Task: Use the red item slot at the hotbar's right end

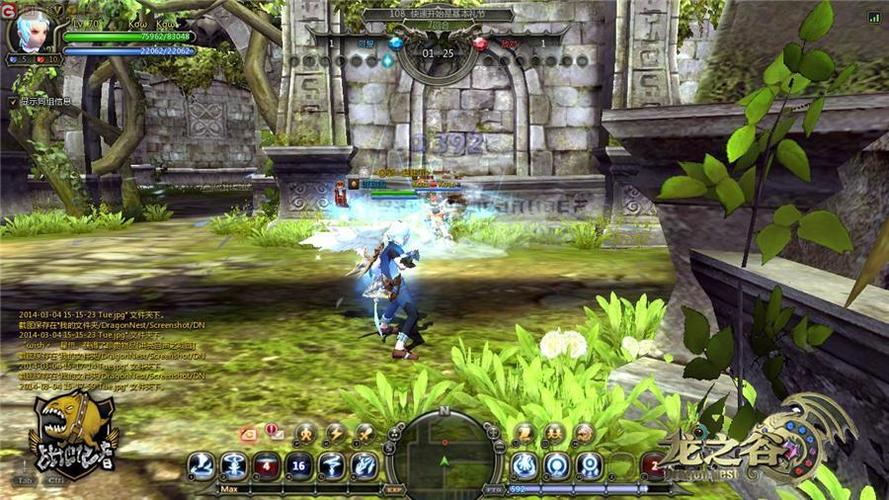Action: pyautogui.click(x=652, y=465)
